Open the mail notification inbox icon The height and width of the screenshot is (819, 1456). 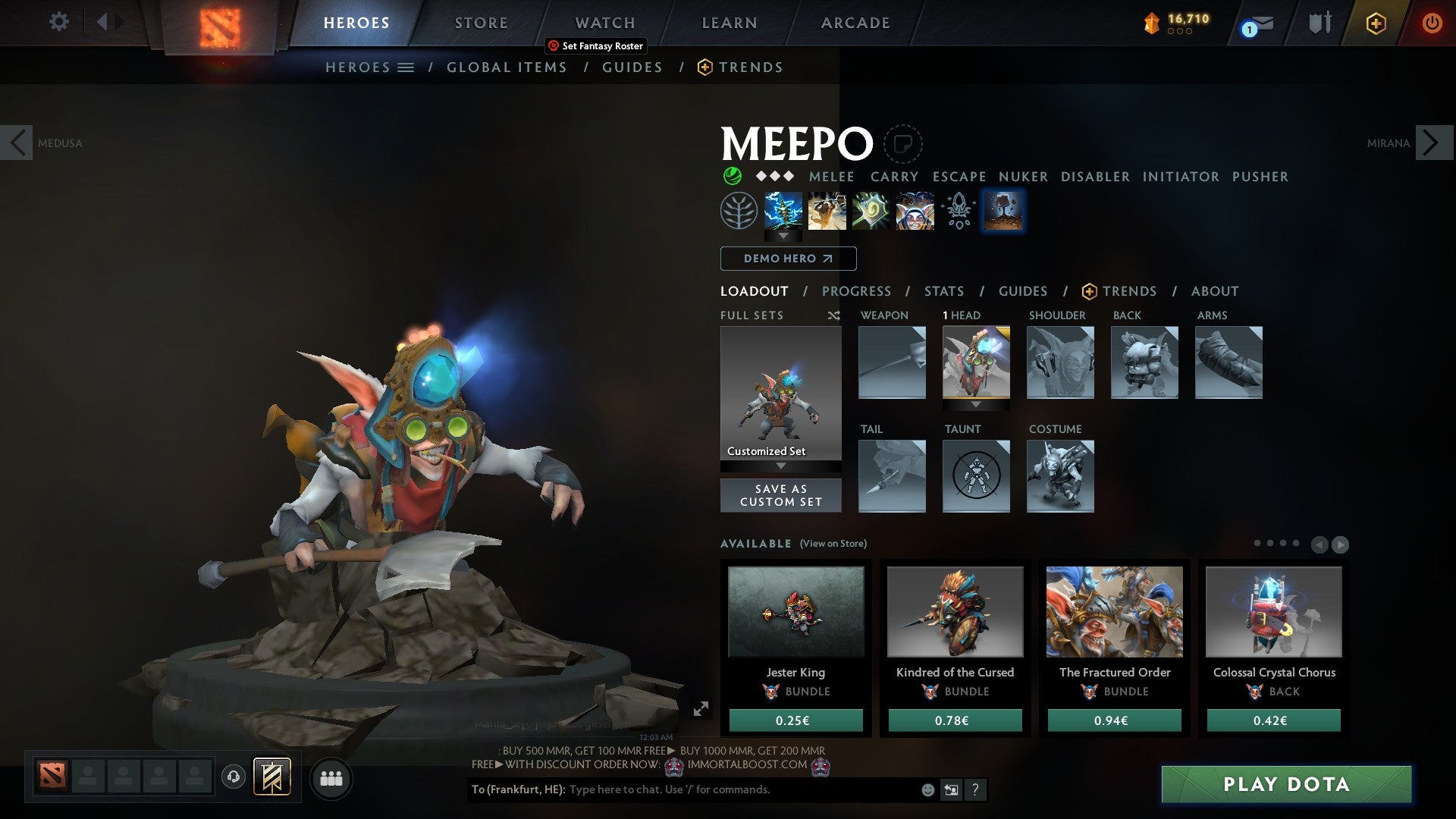(x=1254, y=23)
